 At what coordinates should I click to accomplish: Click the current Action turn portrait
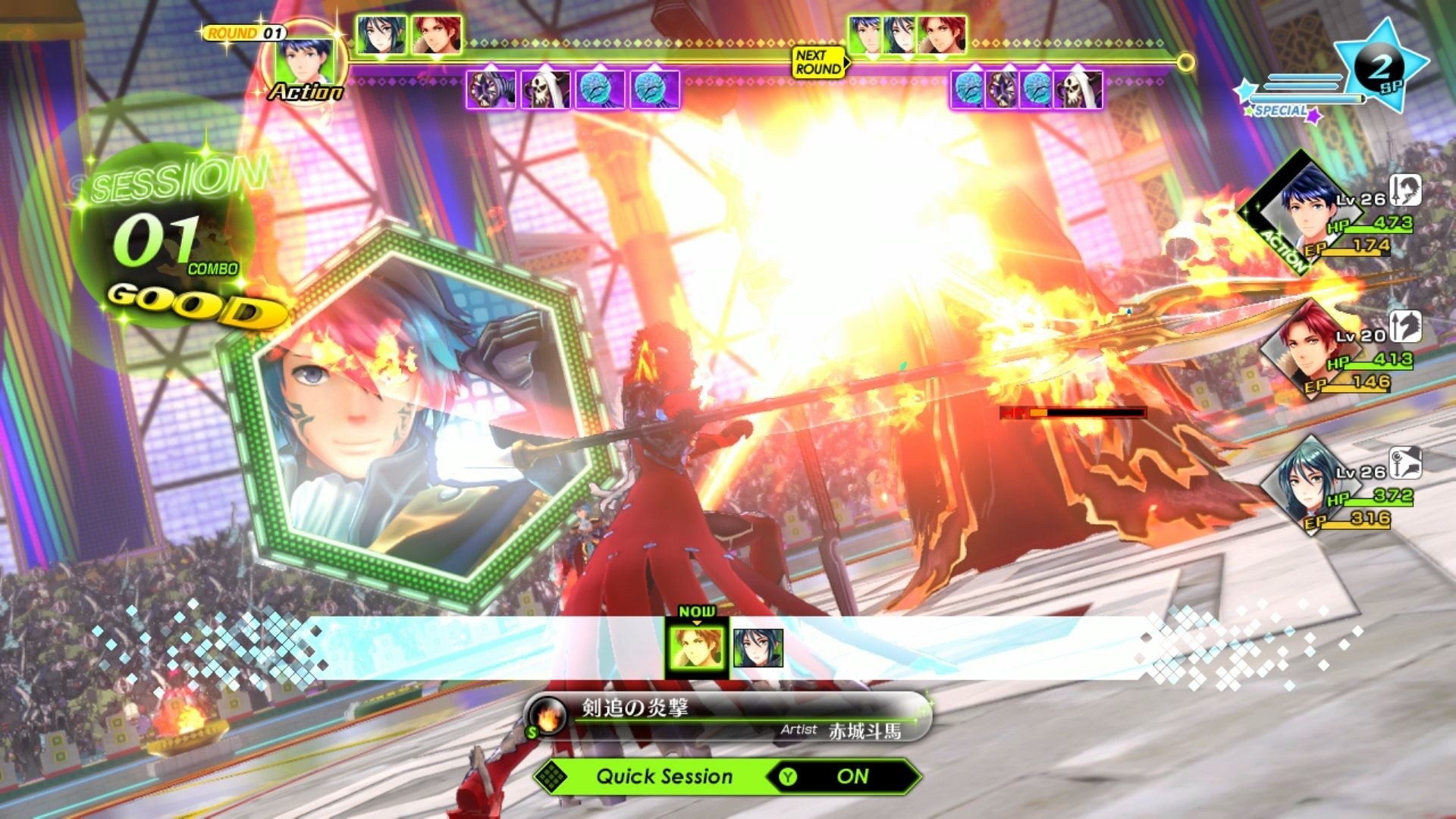pos(304,61)
